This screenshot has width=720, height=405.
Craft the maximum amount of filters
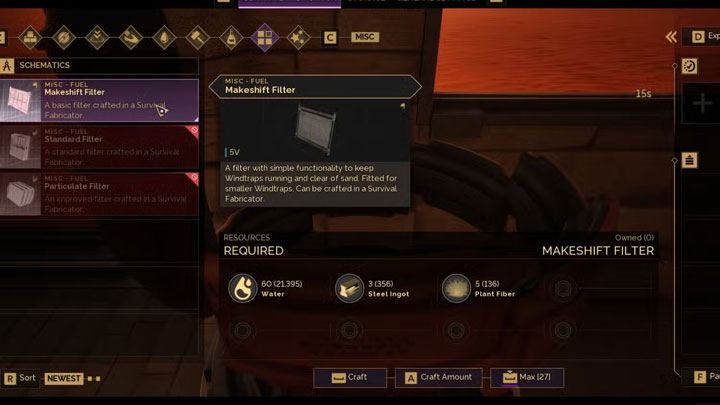click(527, 377)
